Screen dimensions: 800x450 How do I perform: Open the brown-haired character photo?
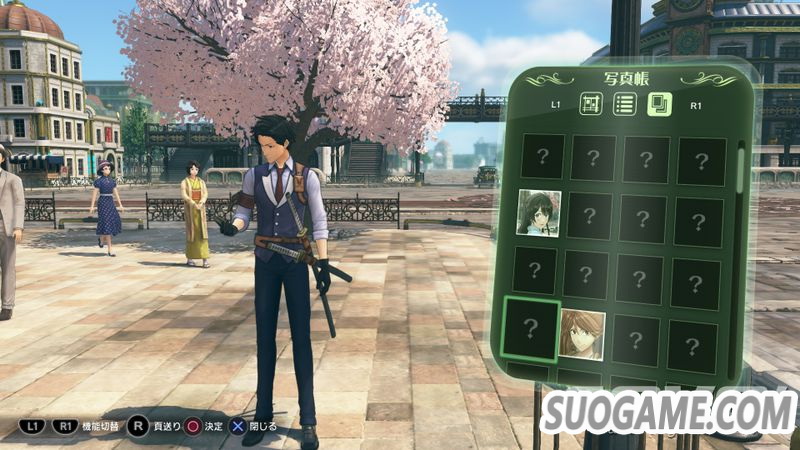click(x=581, y=334)
